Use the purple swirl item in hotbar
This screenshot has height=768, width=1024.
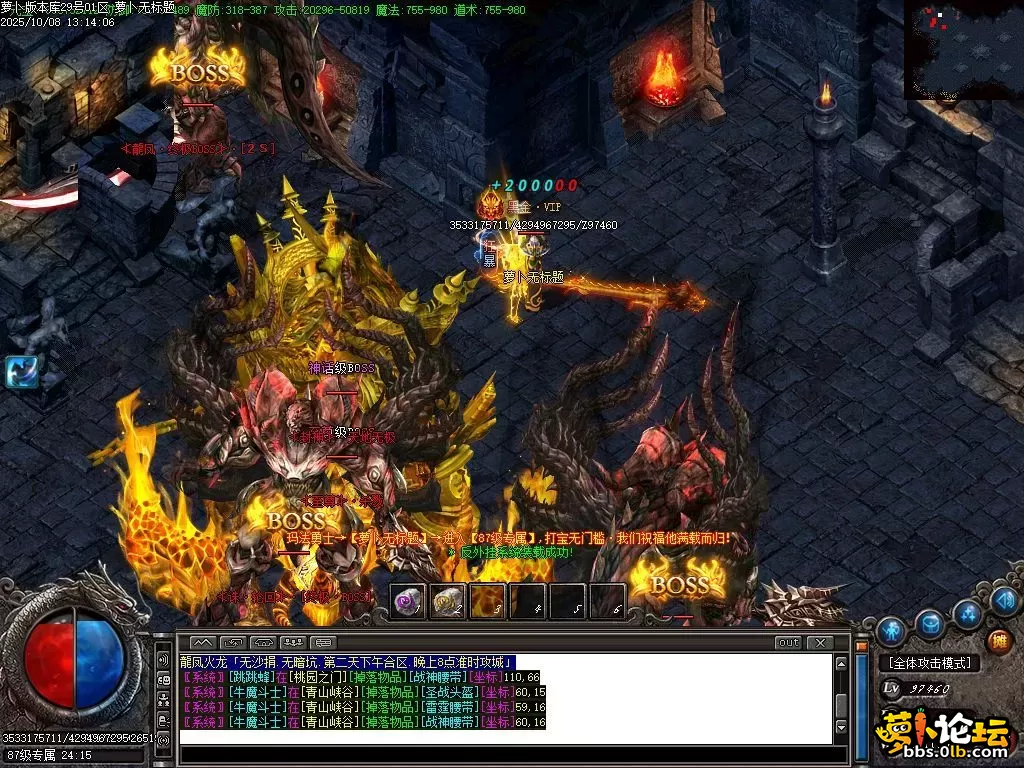(407, 601)
